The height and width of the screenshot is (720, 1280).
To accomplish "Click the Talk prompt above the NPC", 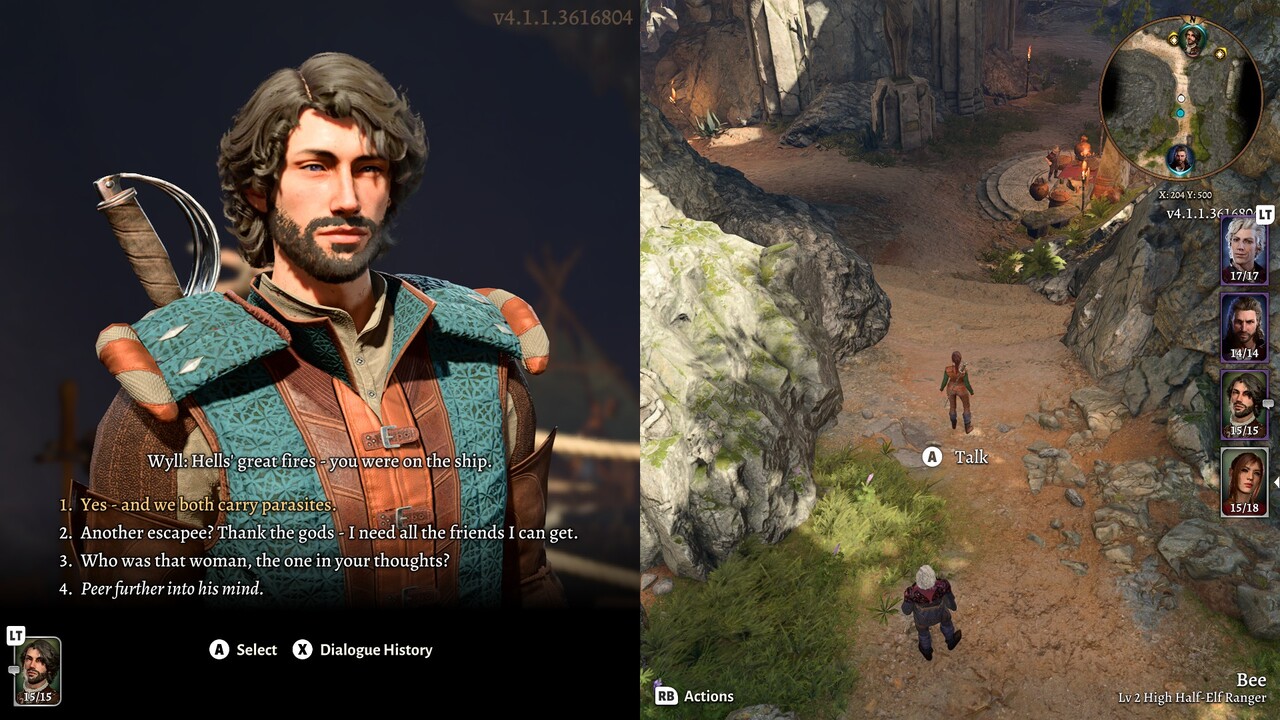I will click(x=957, y=456).
